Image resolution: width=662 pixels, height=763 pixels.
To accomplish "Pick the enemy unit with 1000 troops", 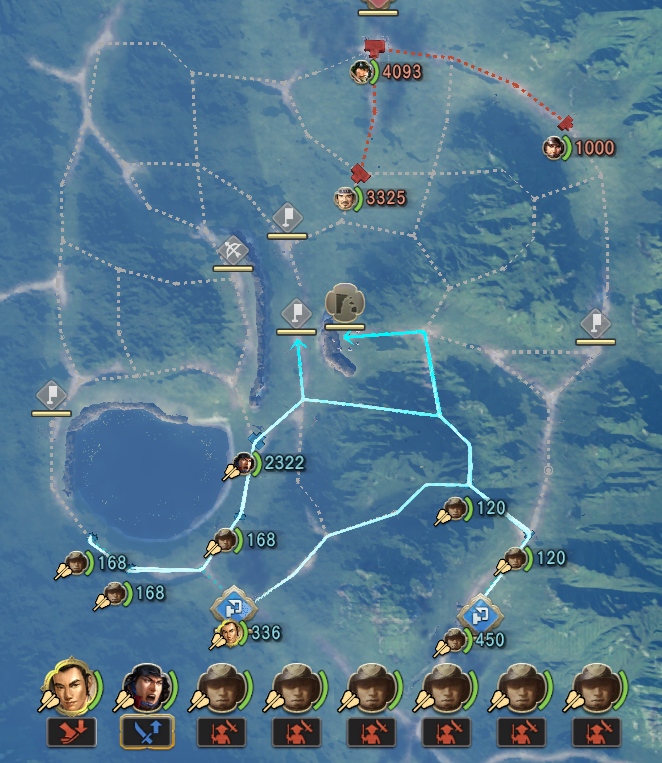I will 553,148.
